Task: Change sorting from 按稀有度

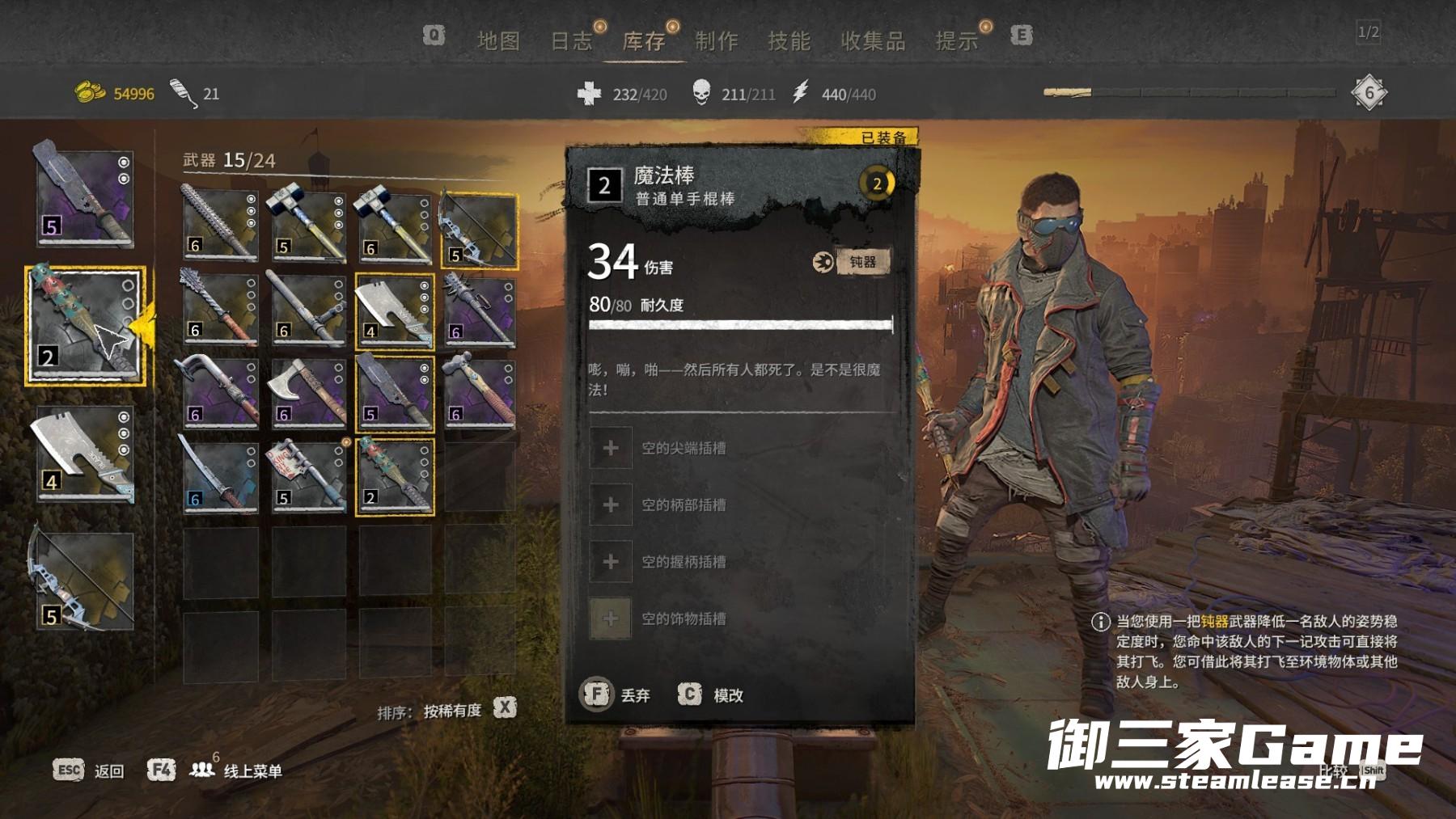Action: [451, 711]
